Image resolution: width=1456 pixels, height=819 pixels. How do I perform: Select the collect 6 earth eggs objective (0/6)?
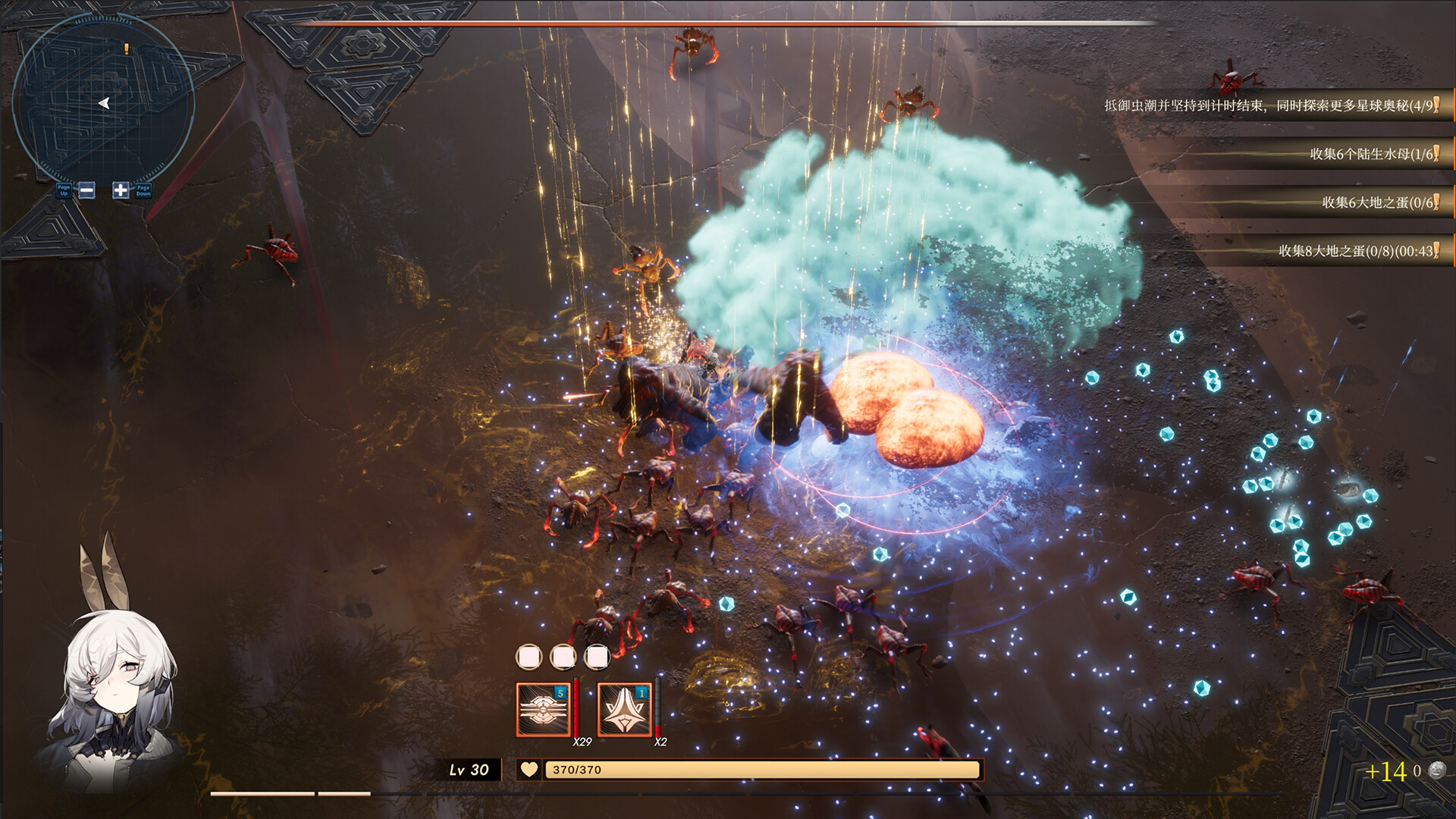(1379, 202)
